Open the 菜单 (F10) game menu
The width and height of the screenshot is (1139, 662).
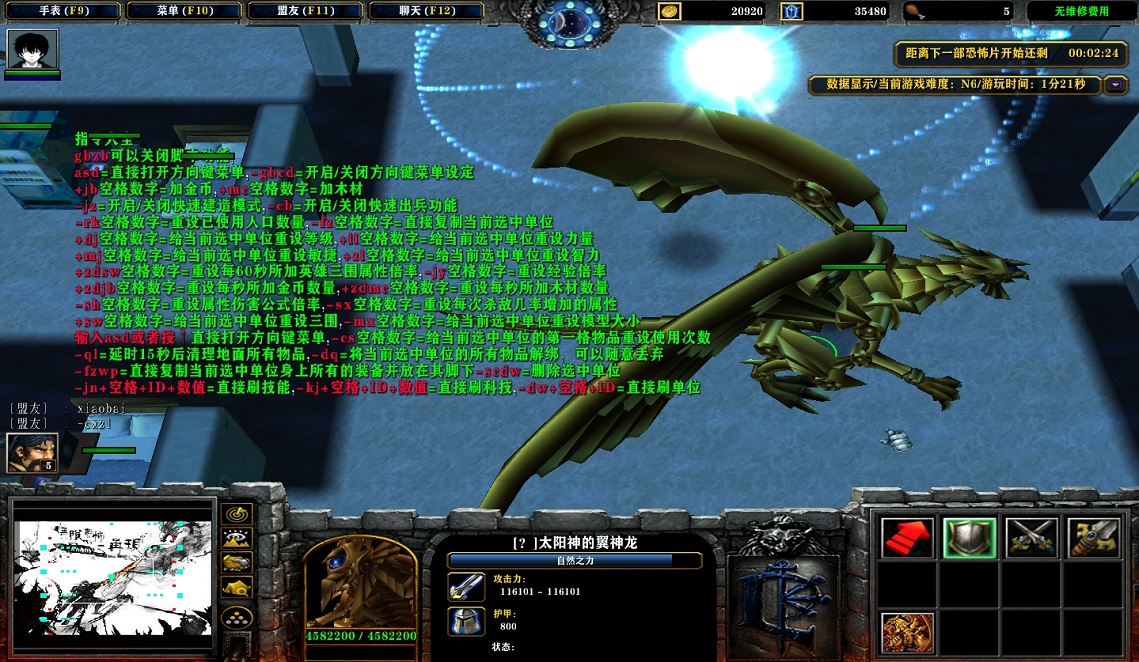[185, 11]
